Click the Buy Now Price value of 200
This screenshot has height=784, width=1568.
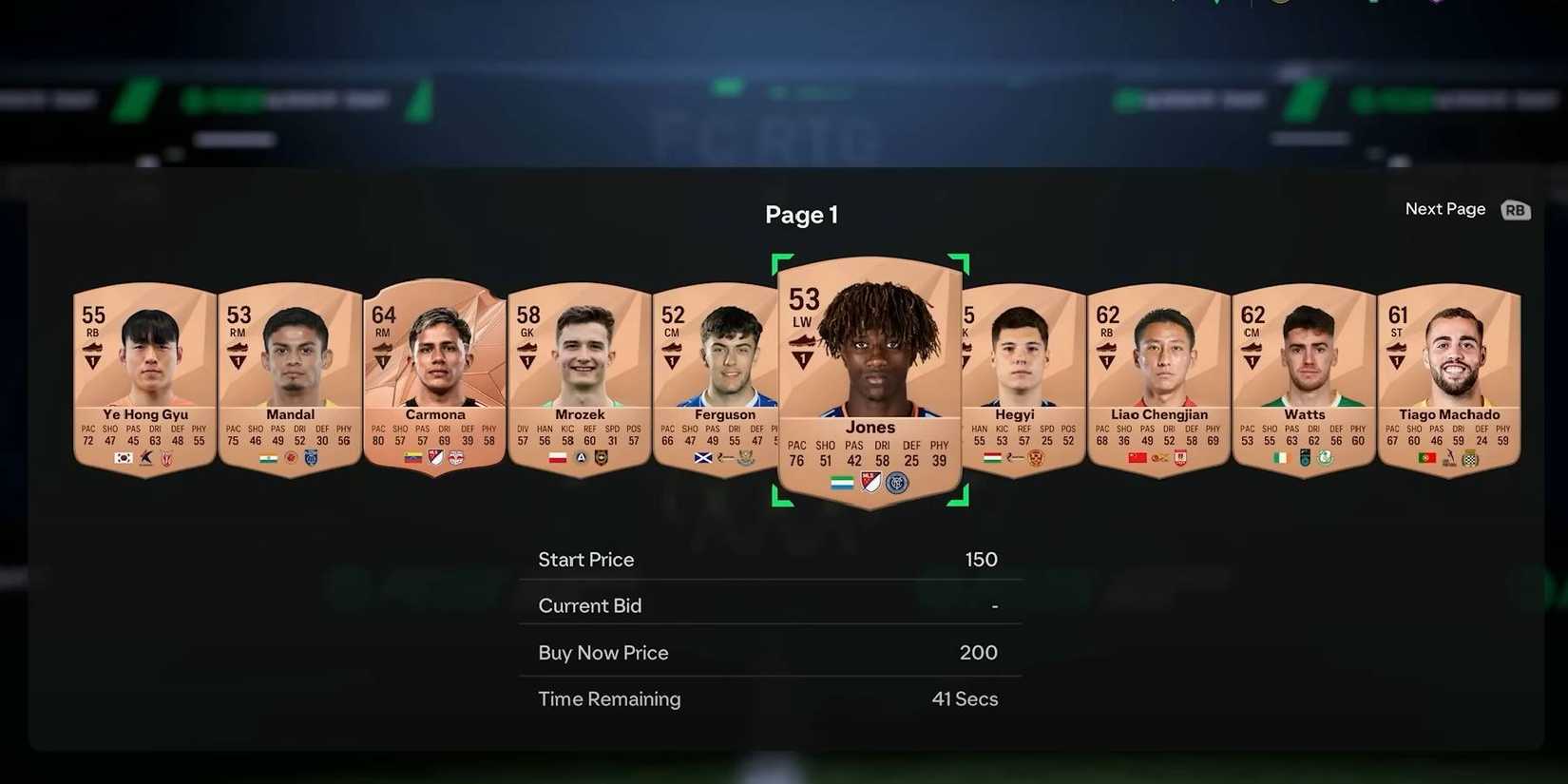pos(978,653)
